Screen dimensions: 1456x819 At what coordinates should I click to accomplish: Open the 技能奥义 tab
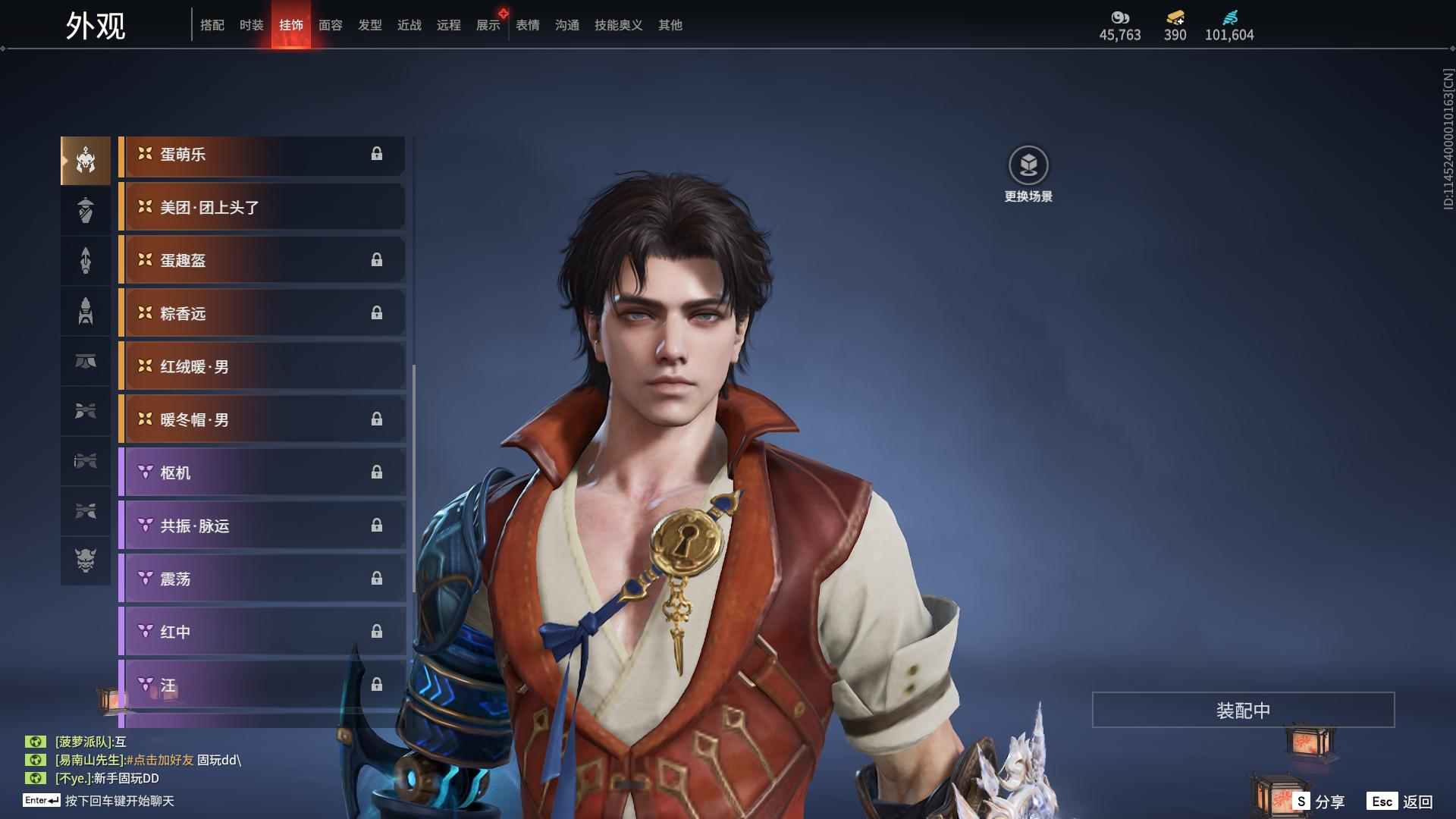(618, 25)
